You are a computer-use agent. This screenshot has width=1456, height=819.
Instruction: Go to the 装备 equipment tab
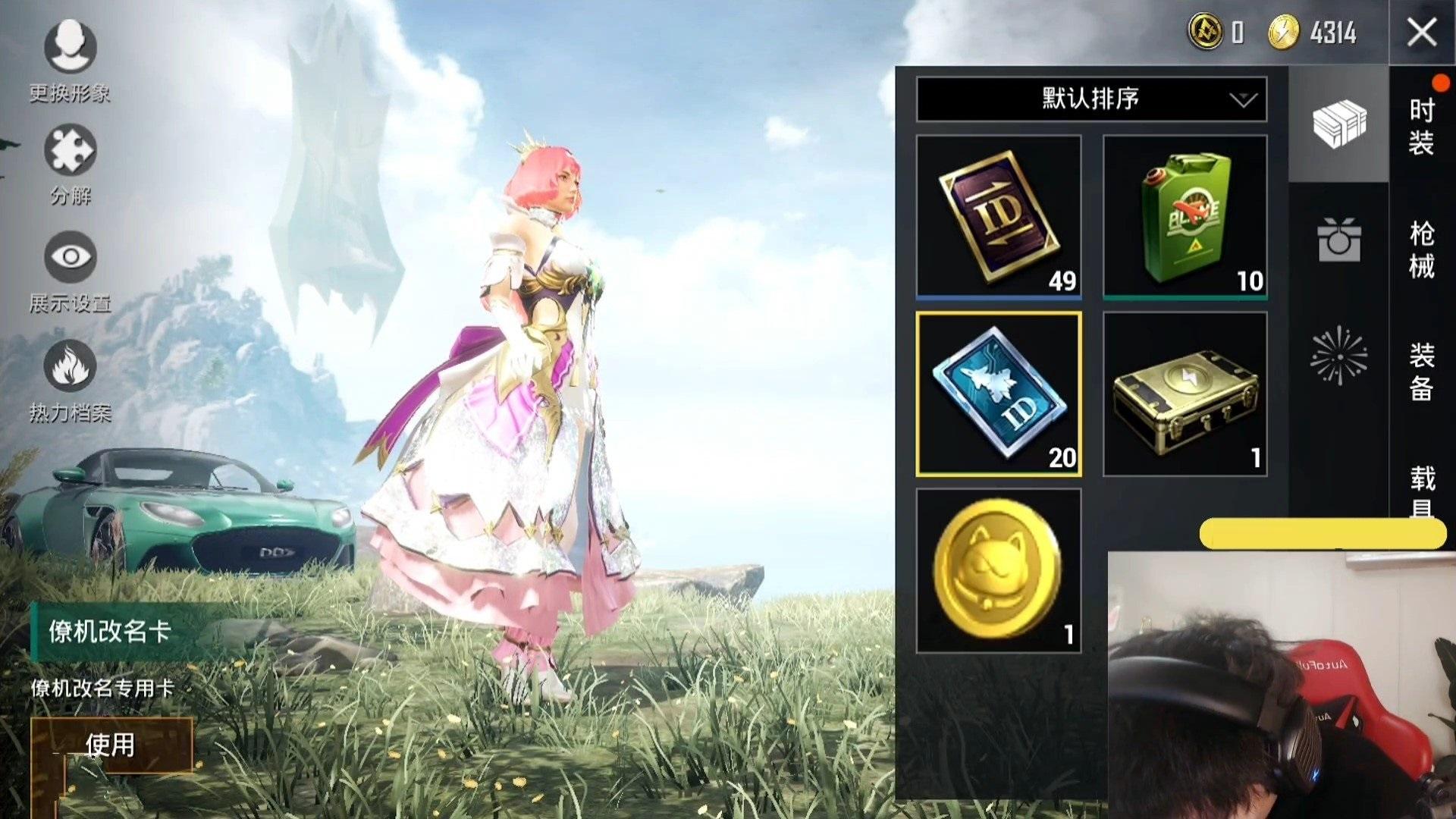coord(1422,372)
